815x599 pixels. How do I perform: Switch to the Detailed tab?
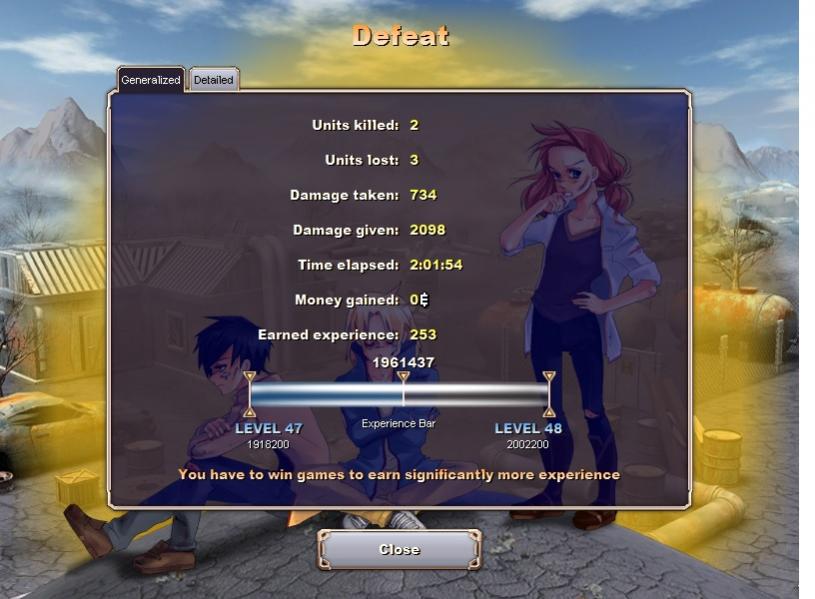(213, 80)
